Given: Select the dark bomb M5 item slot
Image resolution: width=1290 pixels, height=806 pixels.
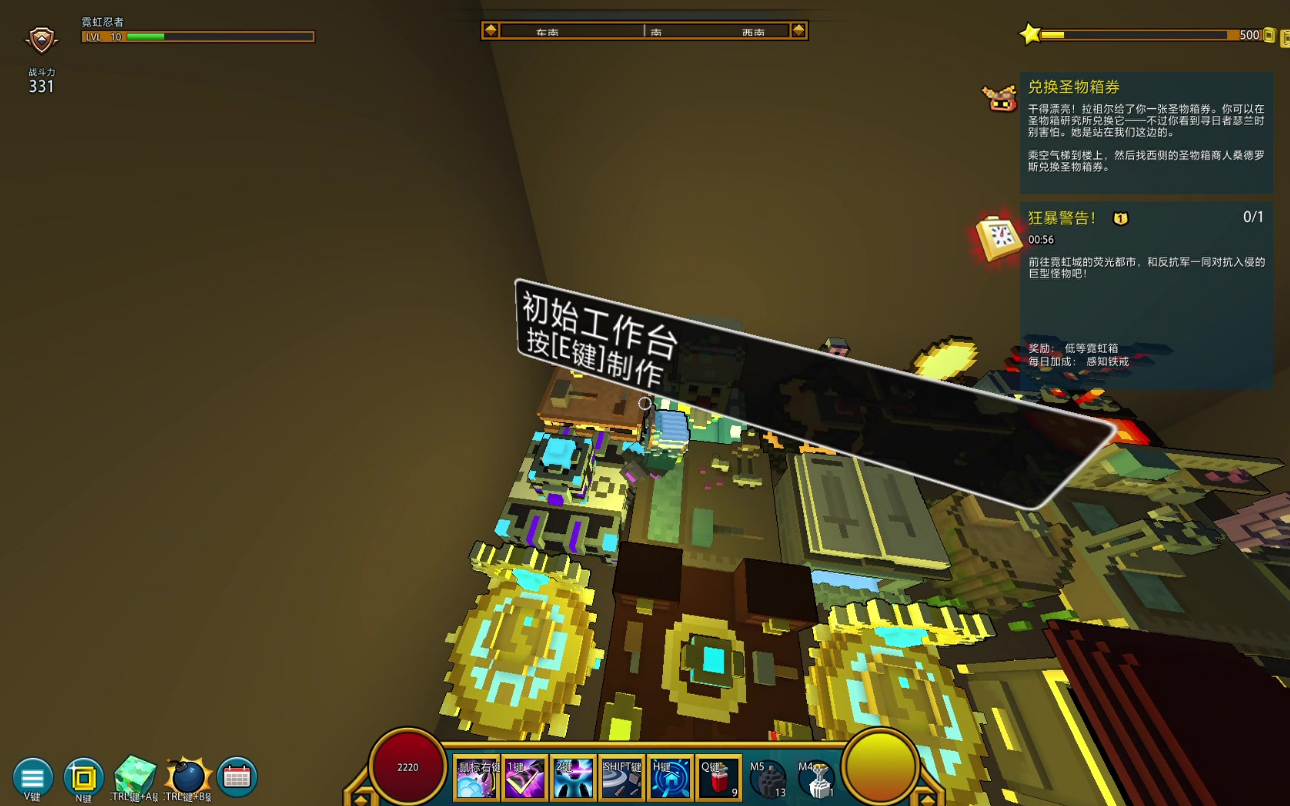Looking at the screenshot, I should tap(767, 779).
